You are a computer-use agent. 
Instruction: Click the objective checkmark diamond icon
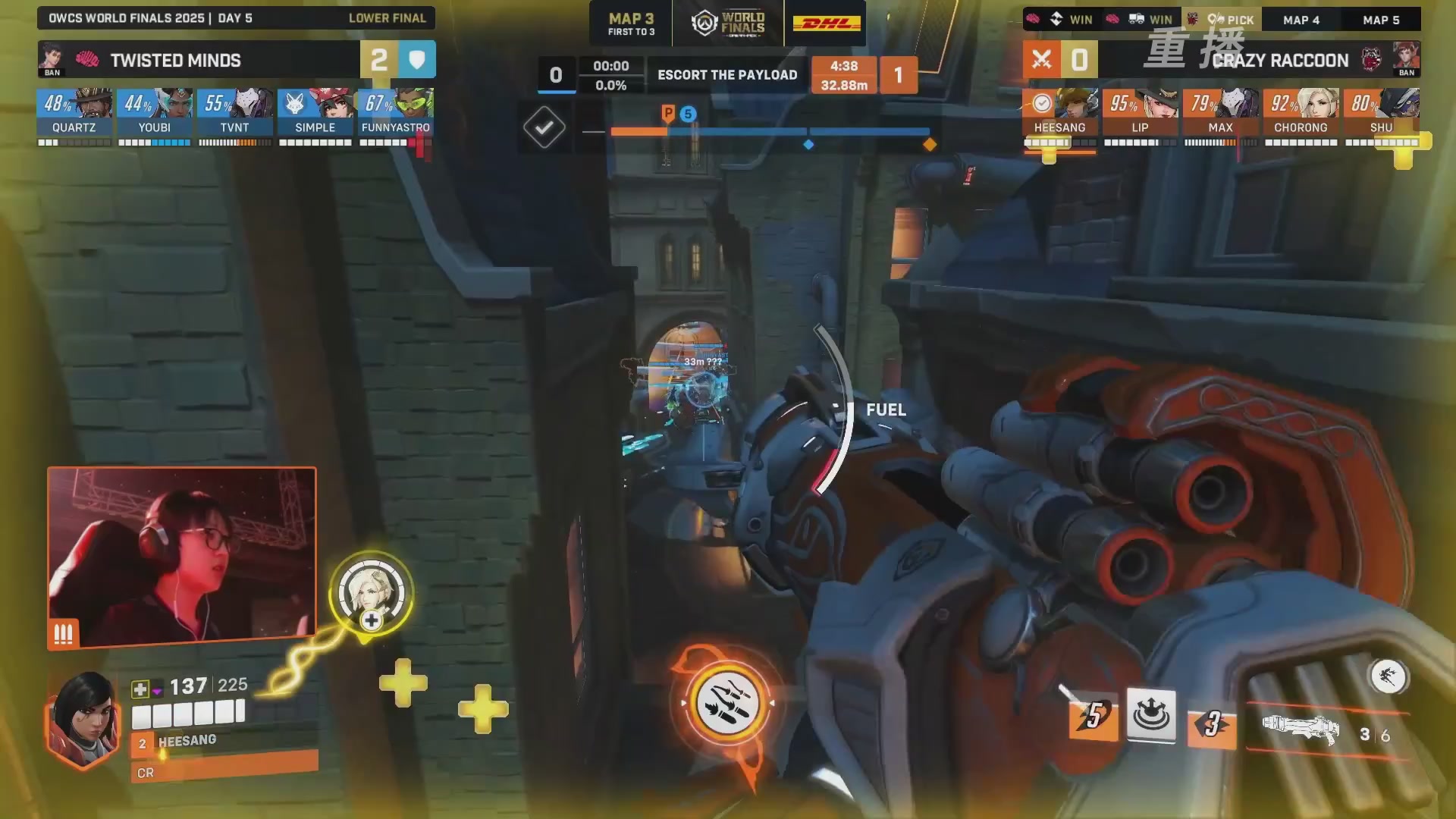[x=544, y=127]
